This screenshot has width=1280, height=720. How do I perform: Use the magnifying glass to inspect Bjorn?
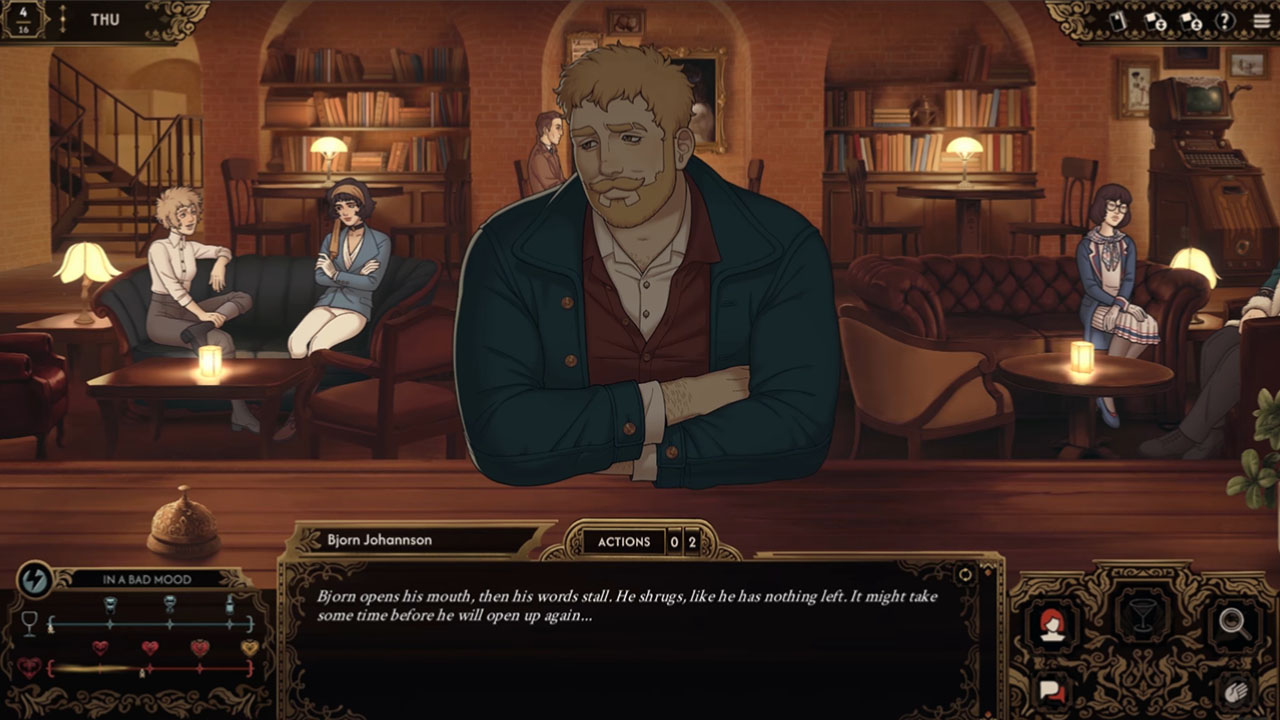(x=1232, y=622)
